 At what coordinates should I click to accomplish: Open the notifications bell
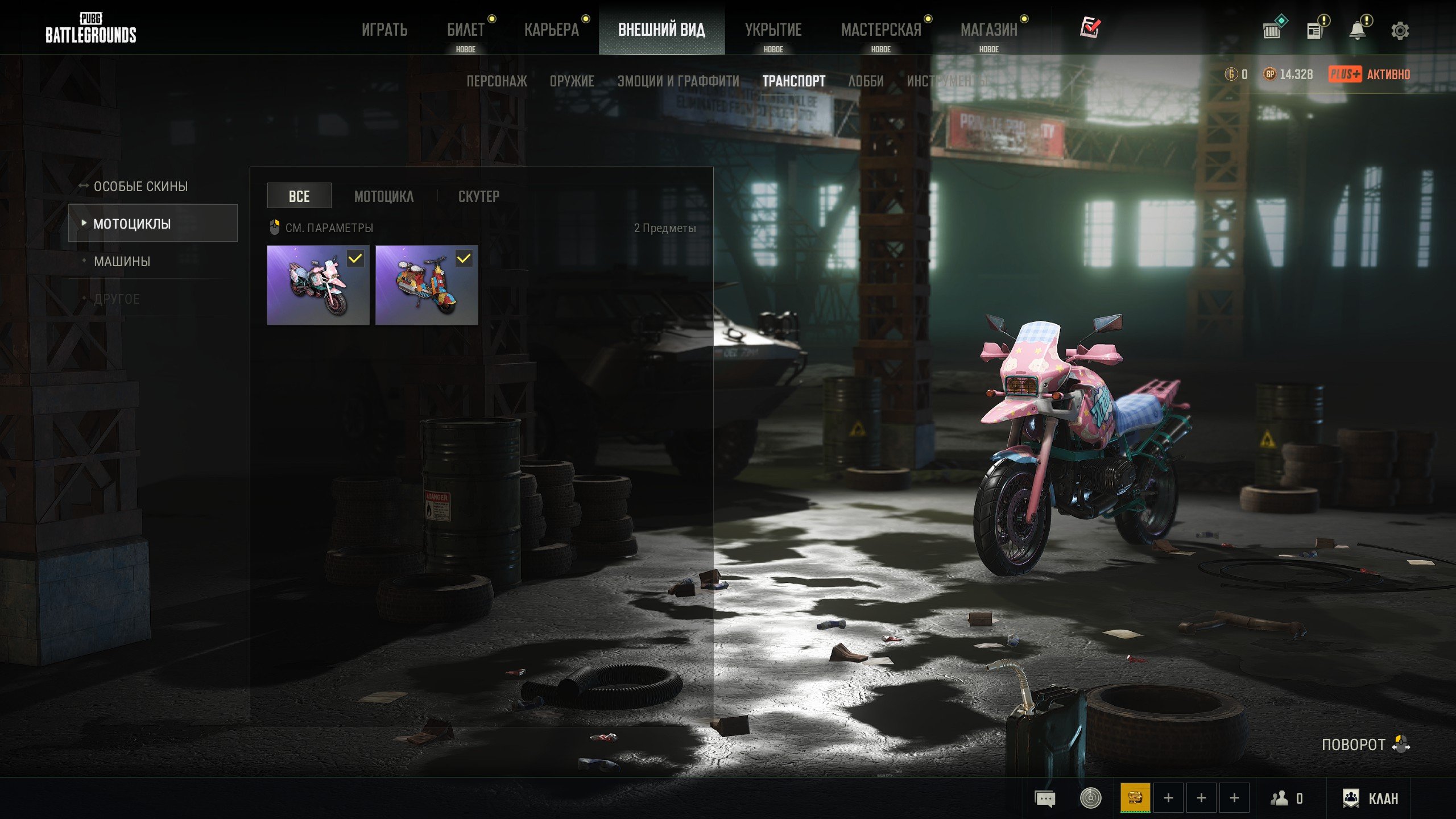pos(1358,30)
